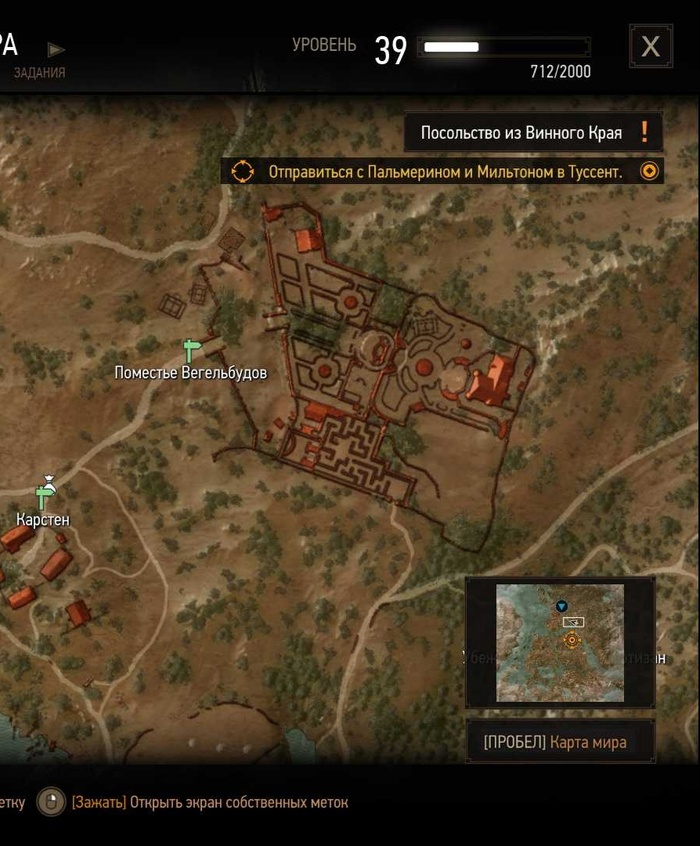Select the Карстен signpost marker
This screenshot has height=846, width=700.
pos(44,494)
